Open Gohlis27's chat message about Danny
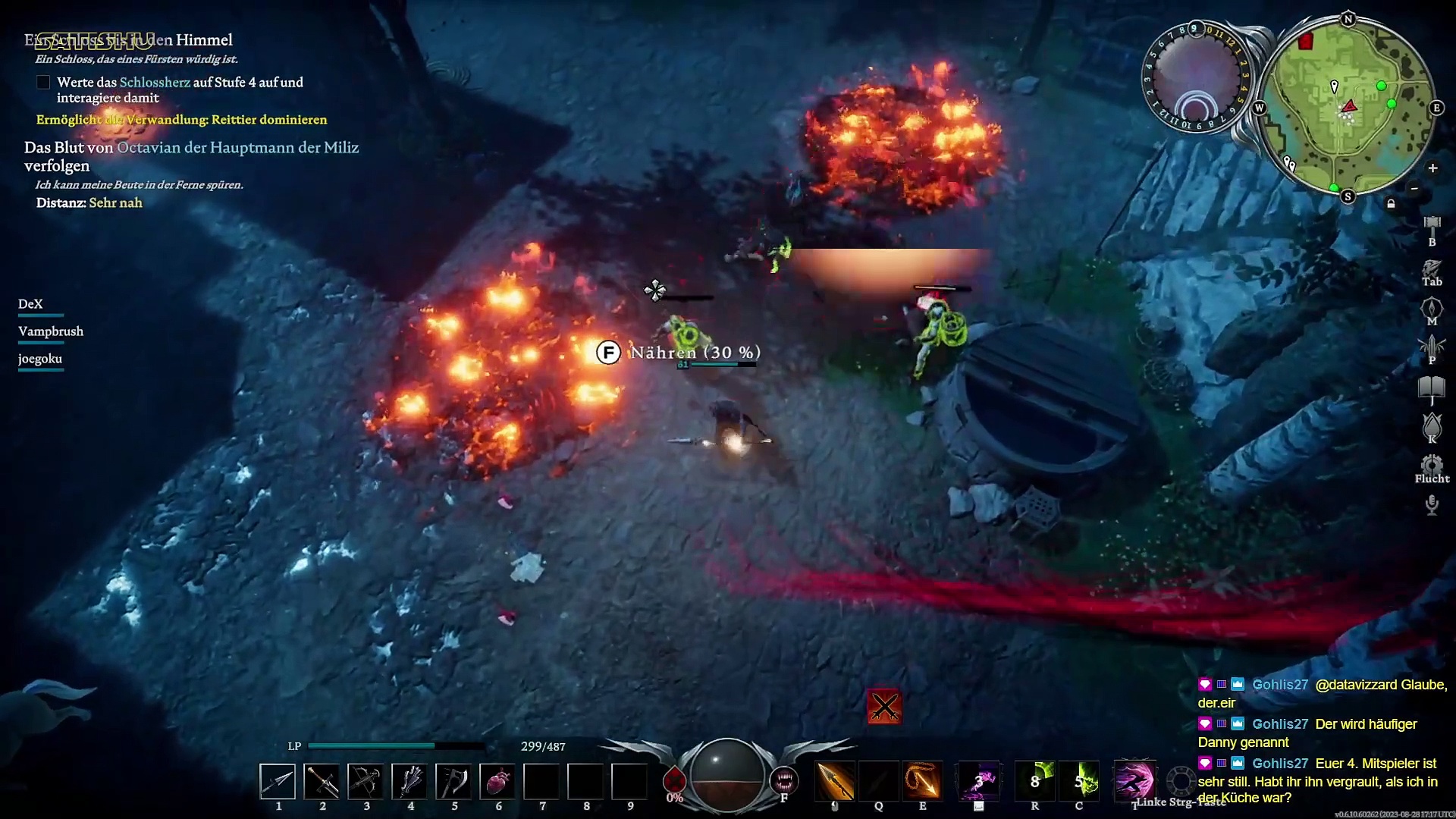The height and width of the screenshot is (819, 1456). pyautogui.click(x=1318, y=733)
